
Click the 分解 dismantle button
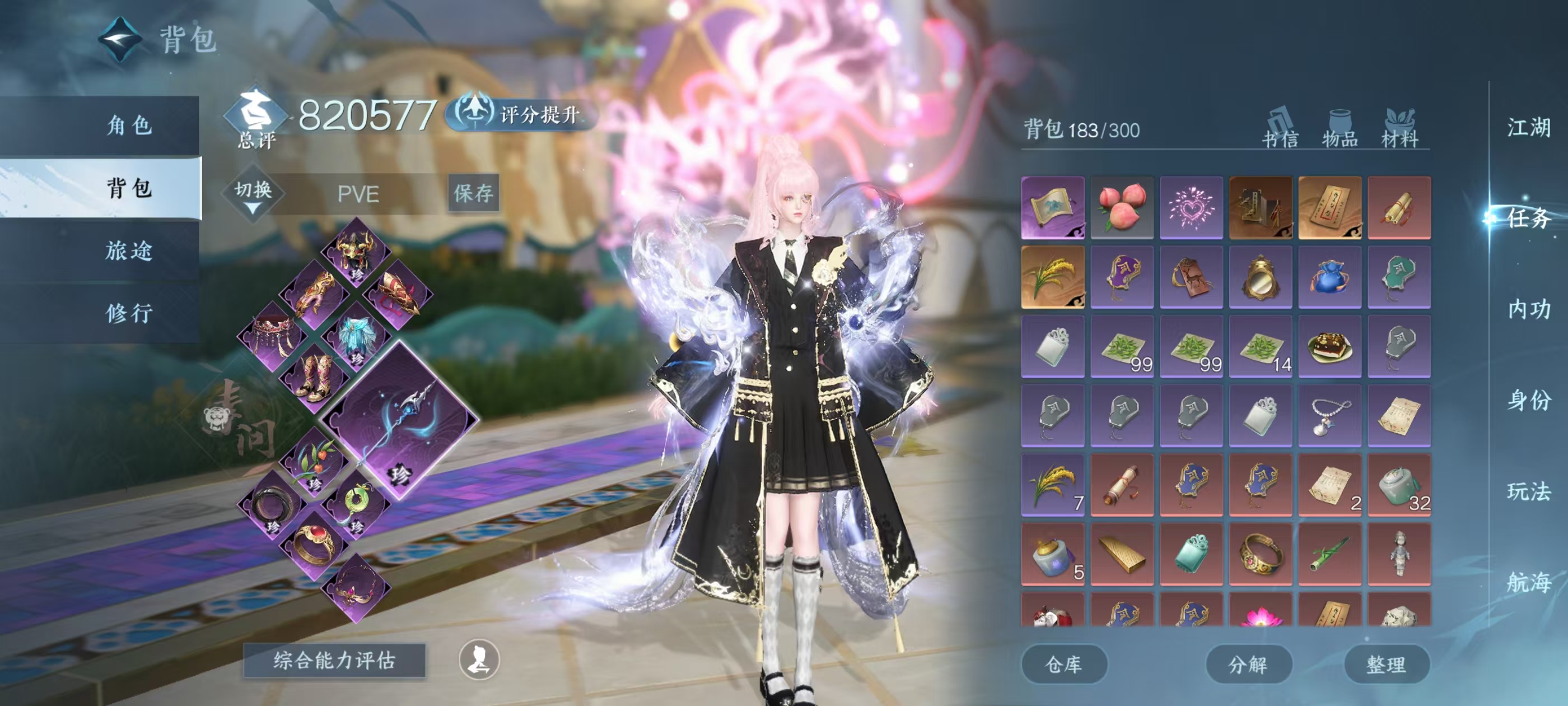tap(1248, 665)
